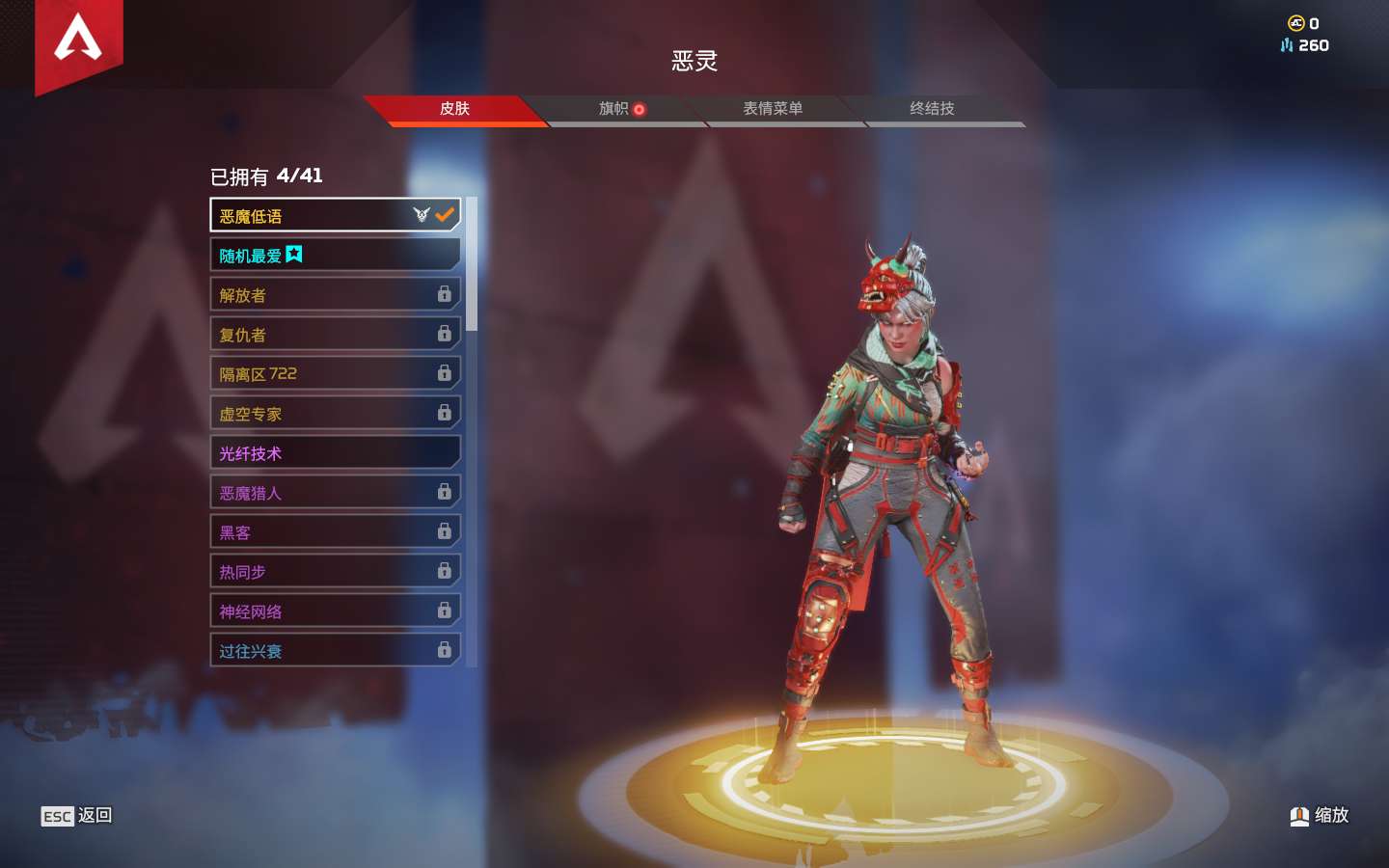
Task: Click the 皮肤 skins button
Action: point(456,109)
